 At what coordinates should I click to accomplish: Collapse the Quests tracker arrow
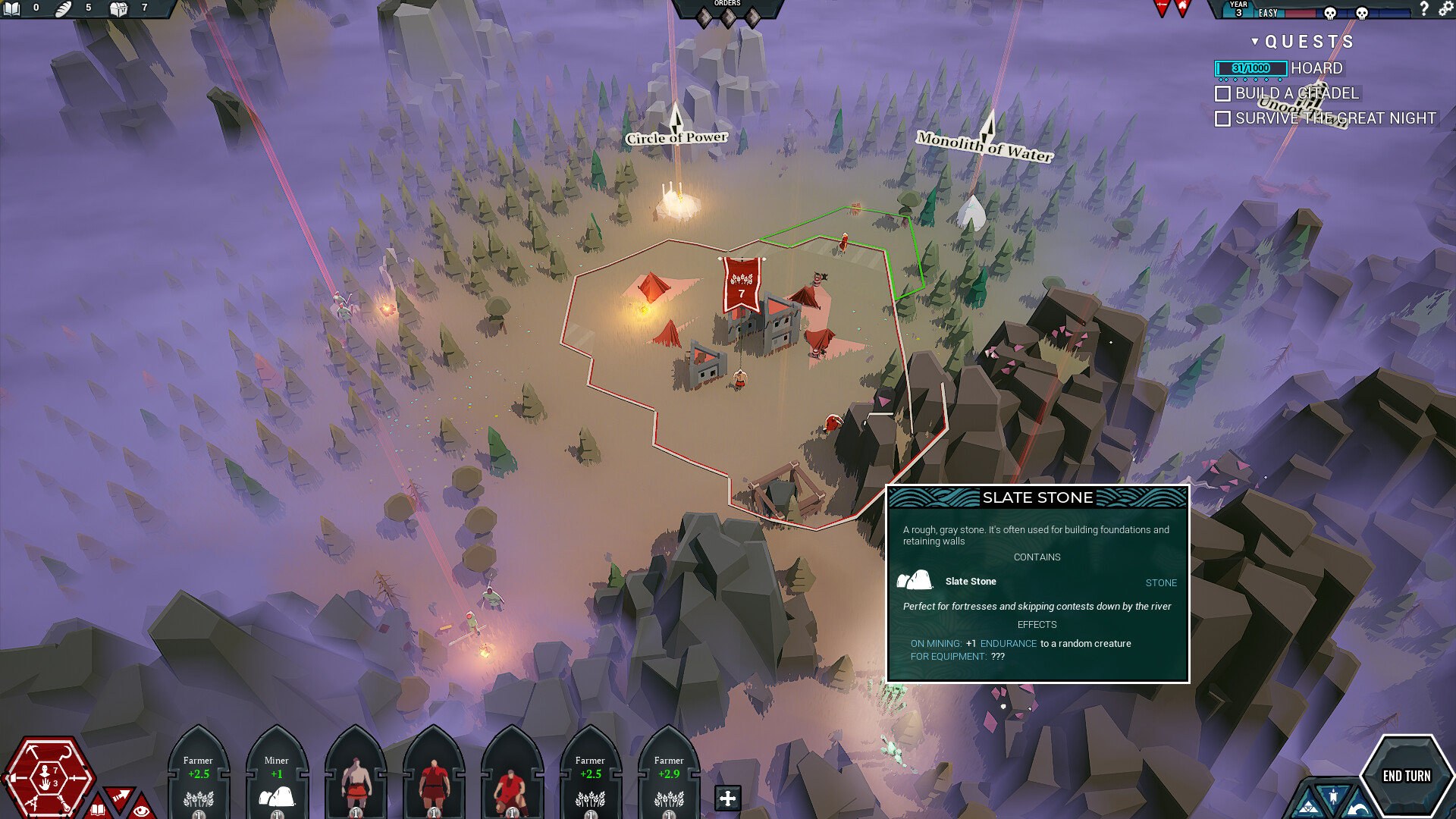[x=1255, y=42]
